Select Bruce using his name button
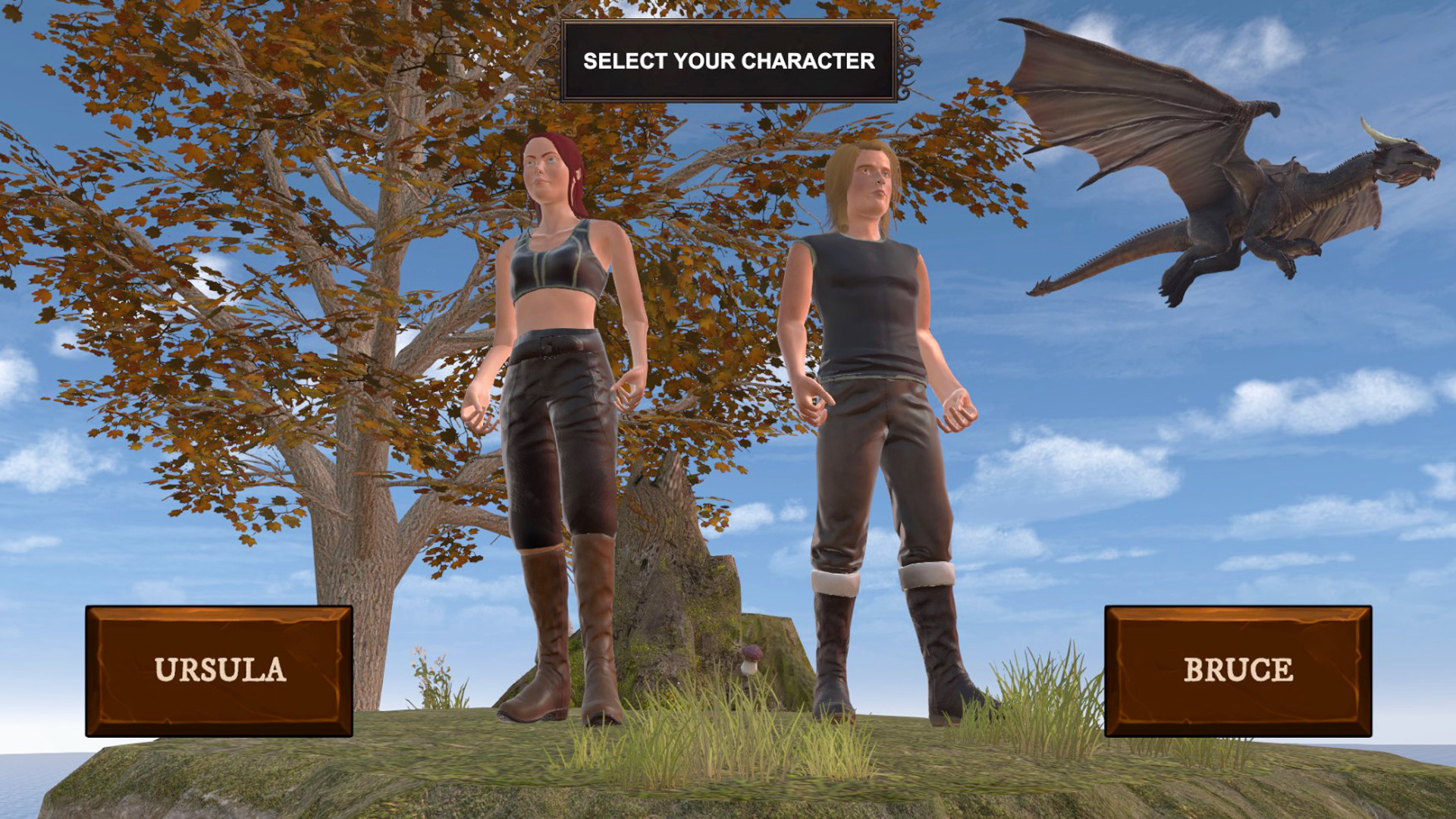 pos(1238,669)
